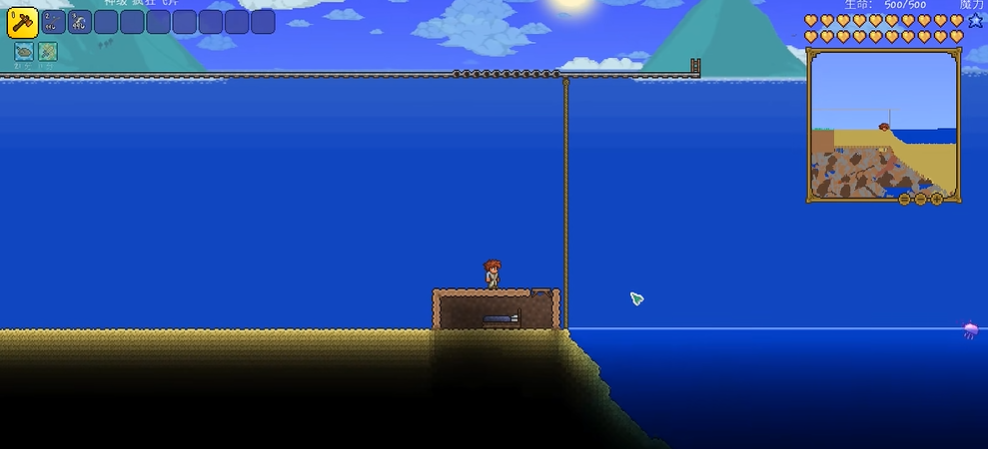This screenshot has height=449, width=988.
Task: Click the green buff icon
Action: [47, 51]
